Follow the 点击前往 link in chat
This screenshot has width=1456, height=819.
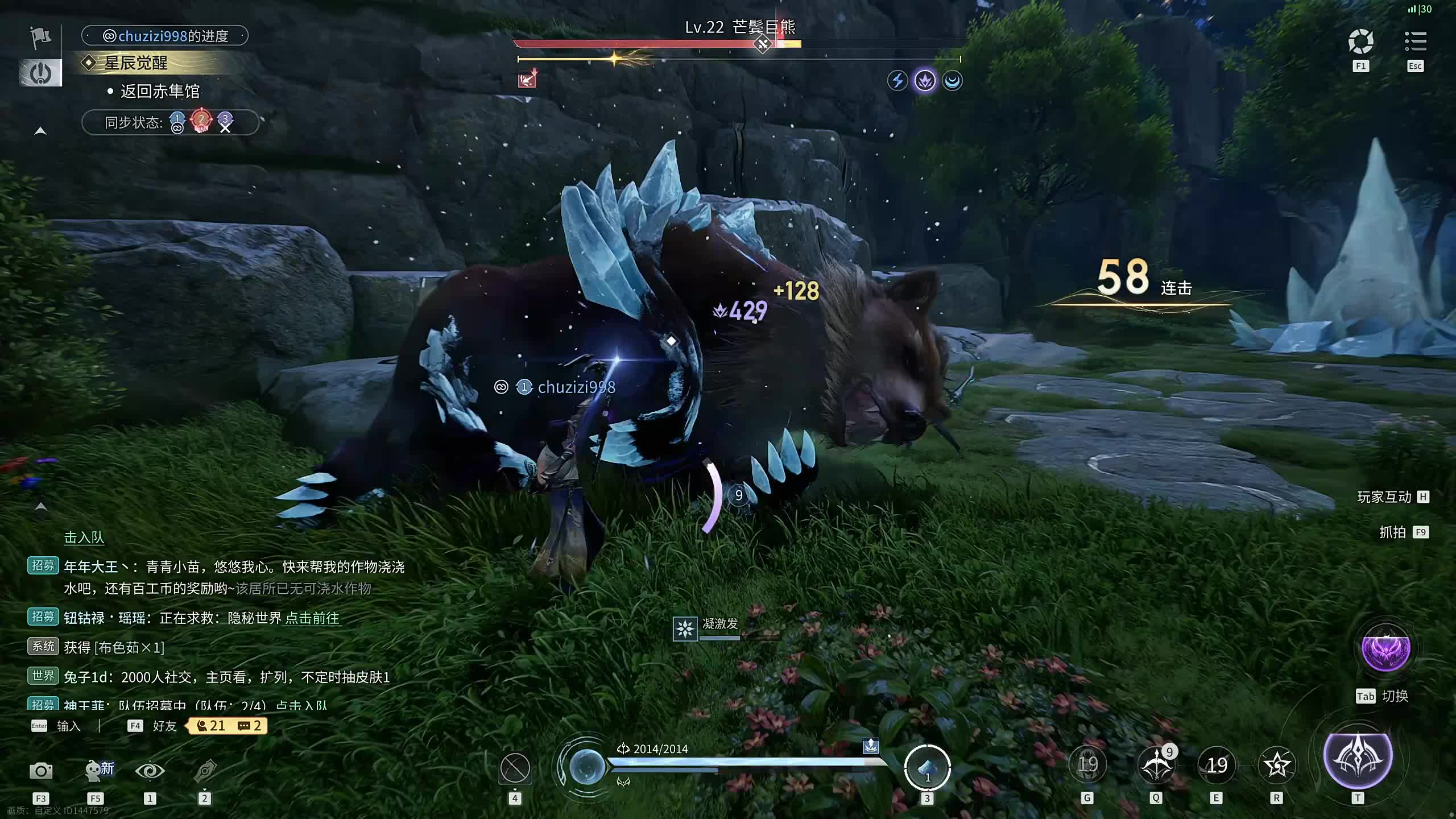click(x=312, y=618)
